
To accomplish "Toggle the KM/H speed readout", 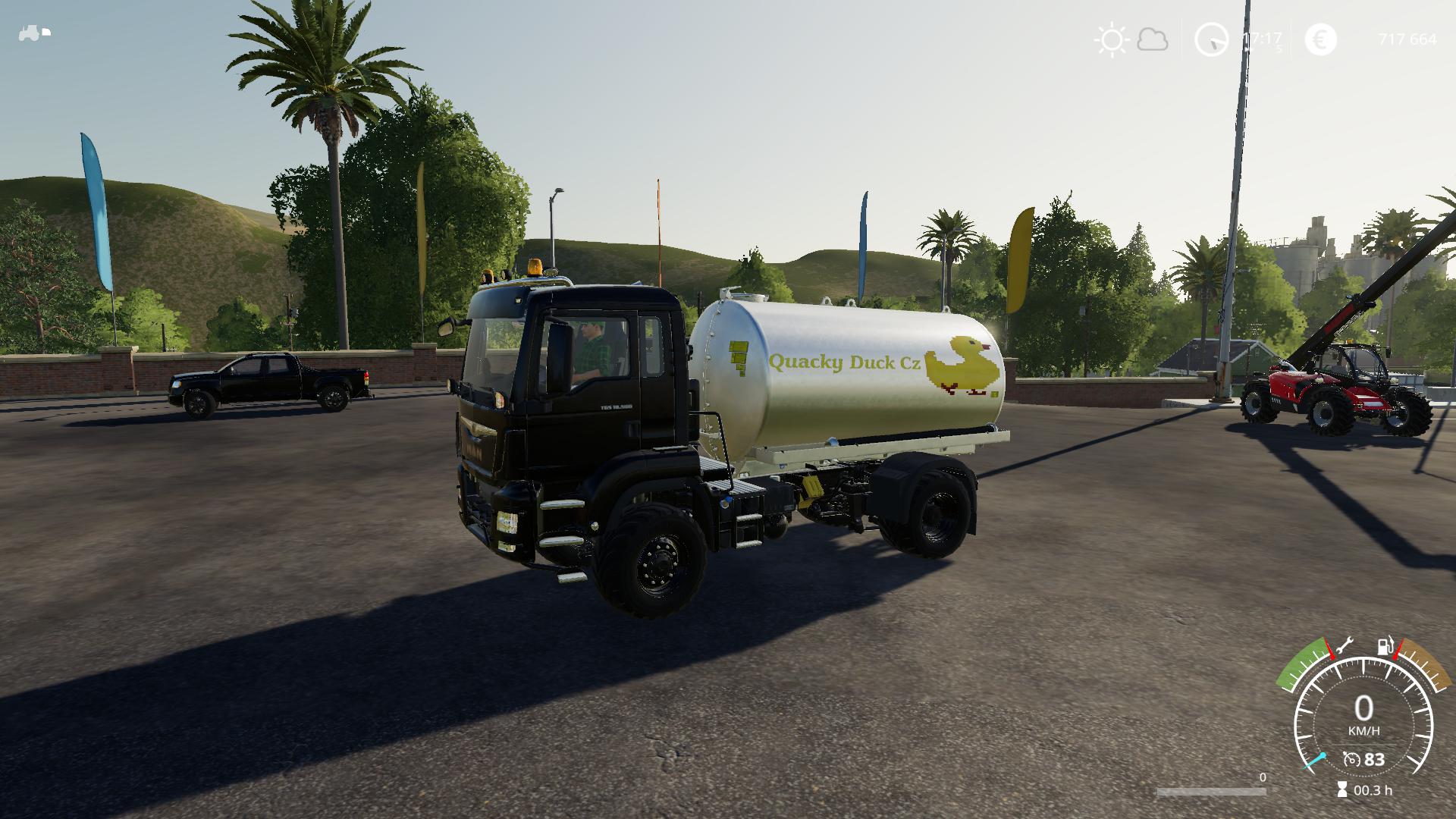I will 1364,730.
